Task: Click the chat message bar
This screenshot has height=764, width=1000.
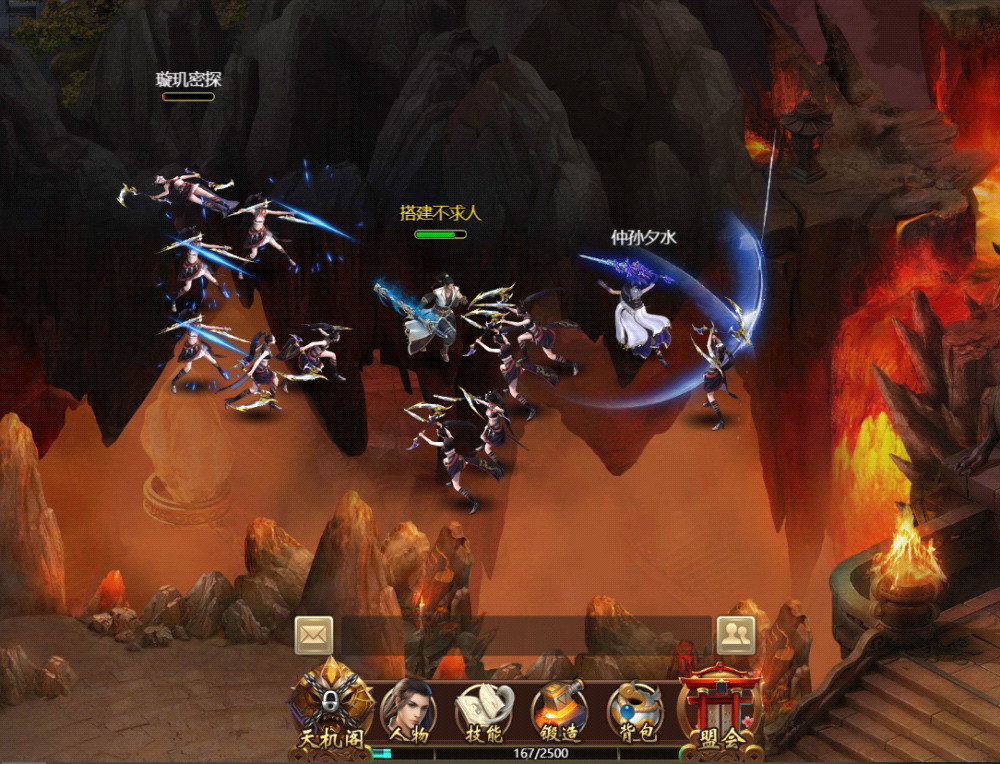Action: [x=525, y=635]
